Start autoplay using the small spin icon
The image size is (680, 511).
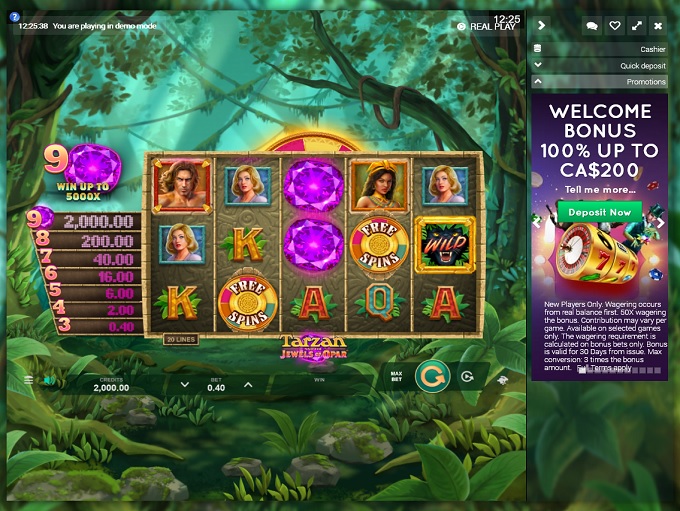pyautogui.click(x=467, y=377)
